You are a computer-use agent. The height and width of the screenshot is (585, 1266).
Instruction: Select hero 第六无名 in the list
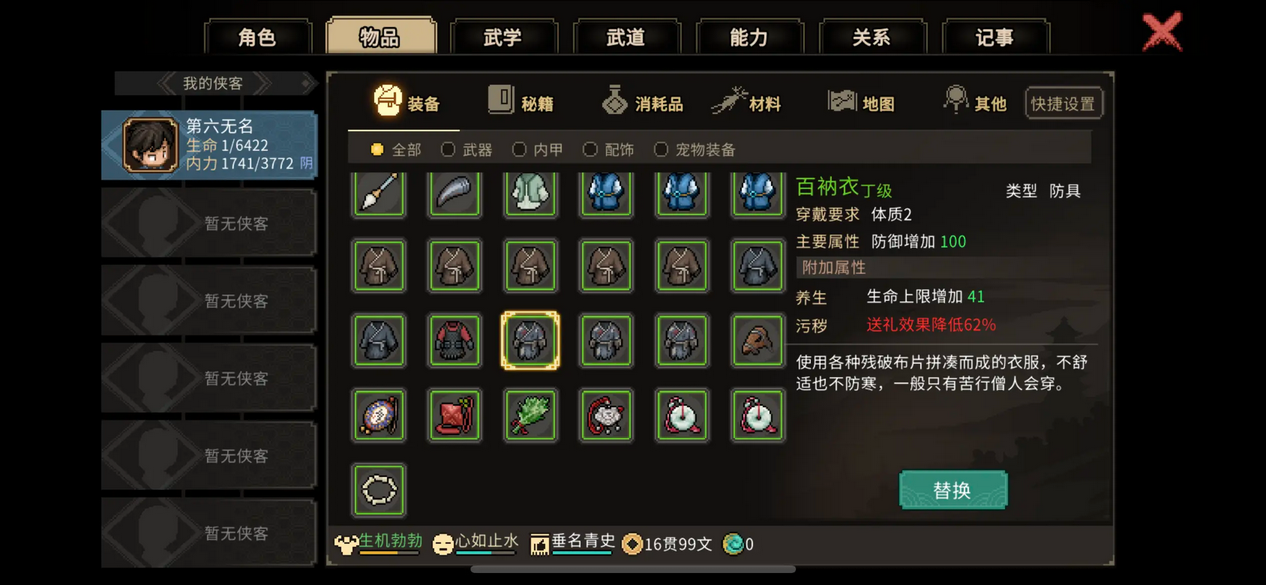point(209,145)
